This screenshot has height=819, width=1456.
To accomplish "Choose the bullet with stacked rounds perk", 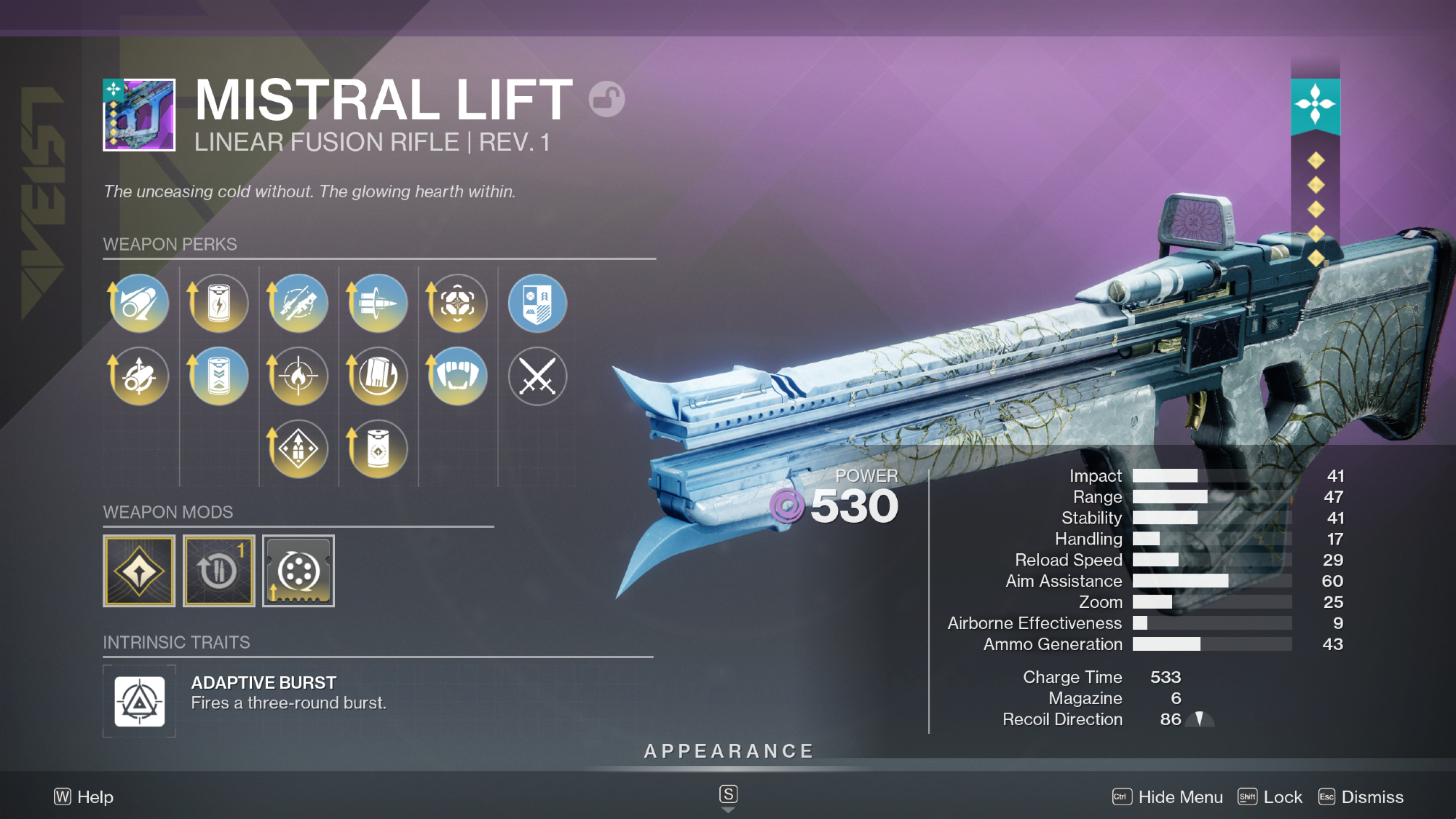I will click(x=378, y=304).
